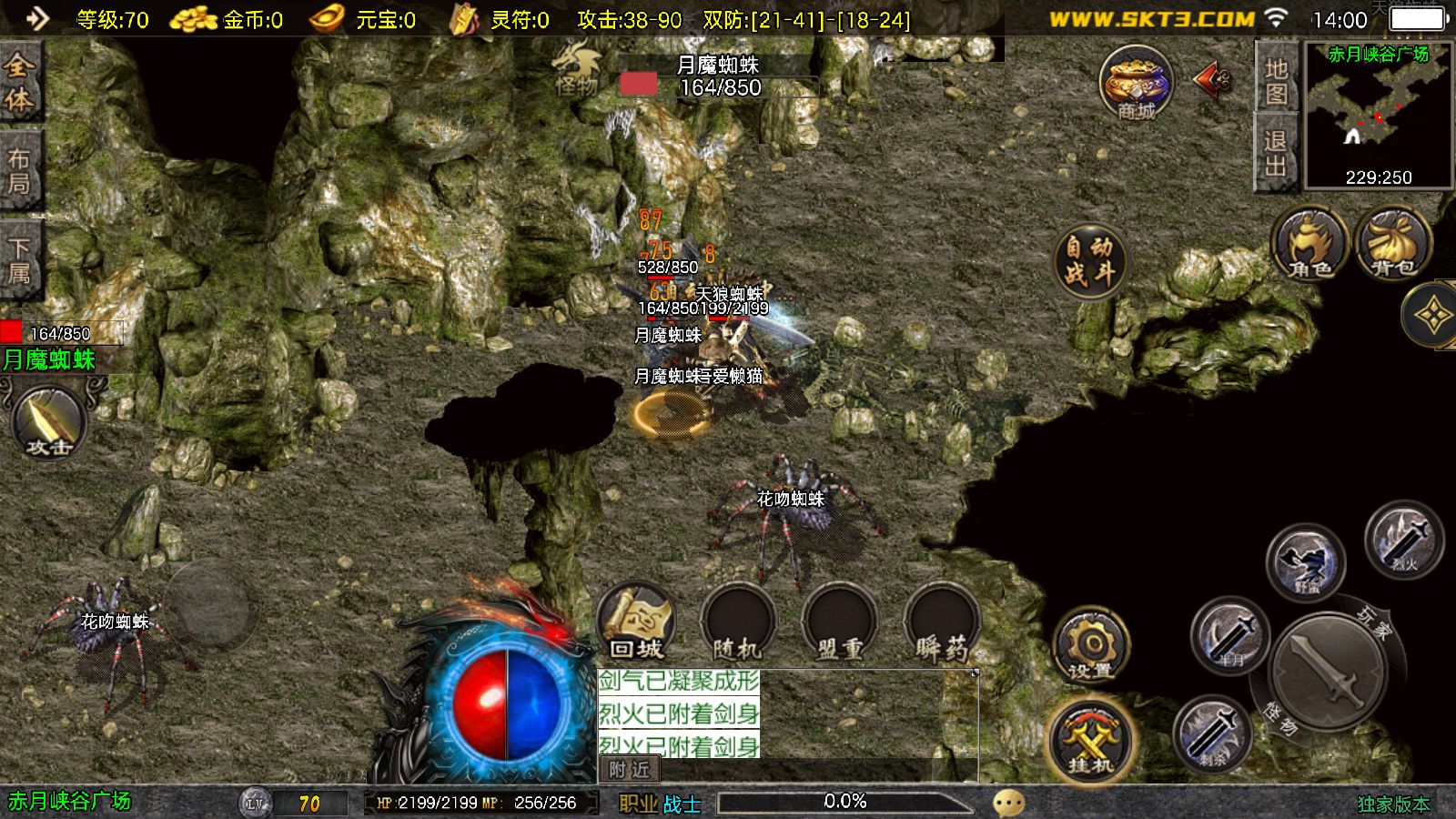Switch chat to 附近 nearby channel
The width and height of the screenshot is (1456, 819).
pyautogui.click(x=630, y=770)
